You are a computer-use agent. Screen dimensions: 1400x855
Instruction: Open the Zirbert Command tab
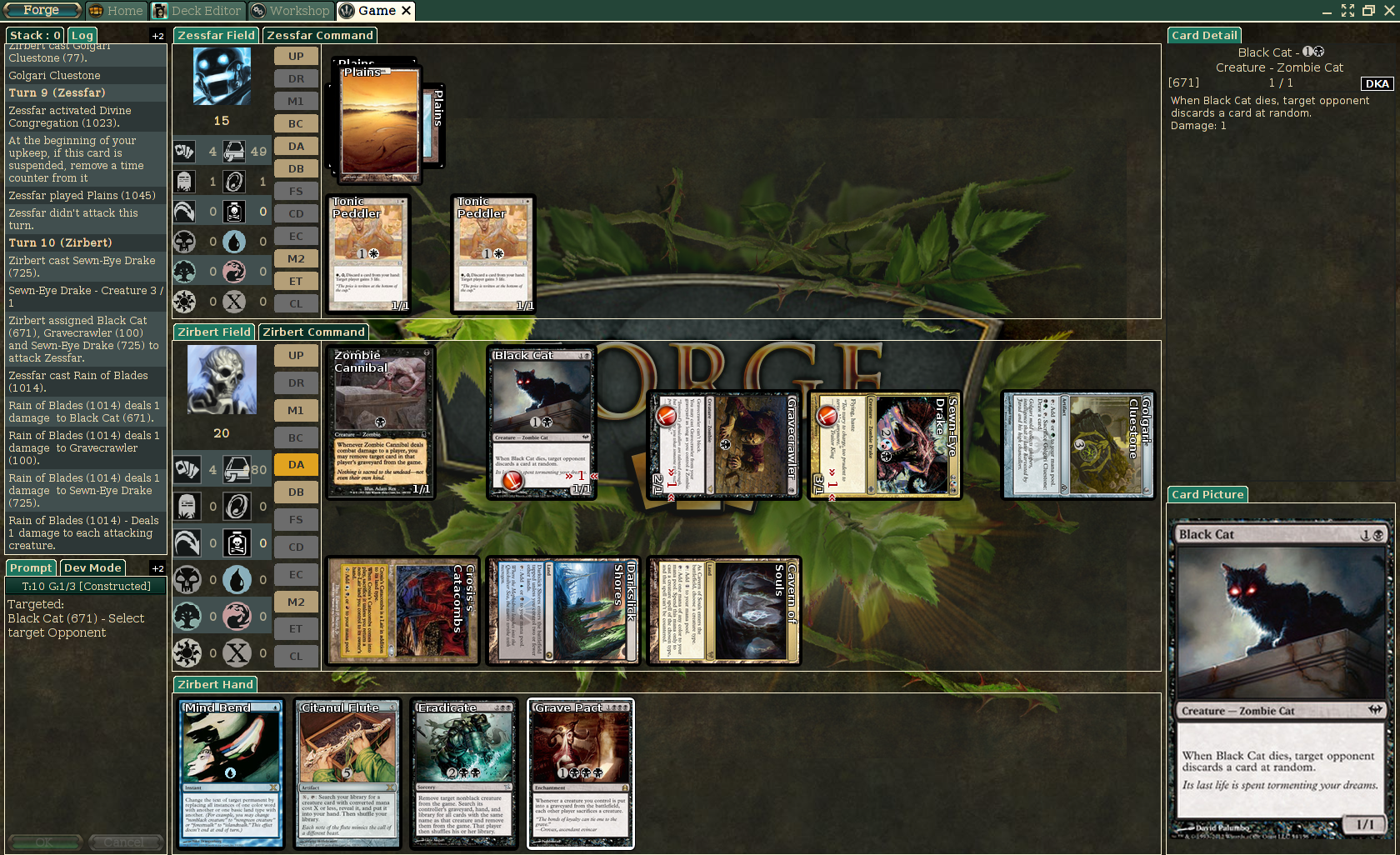[x=313, y=332]
